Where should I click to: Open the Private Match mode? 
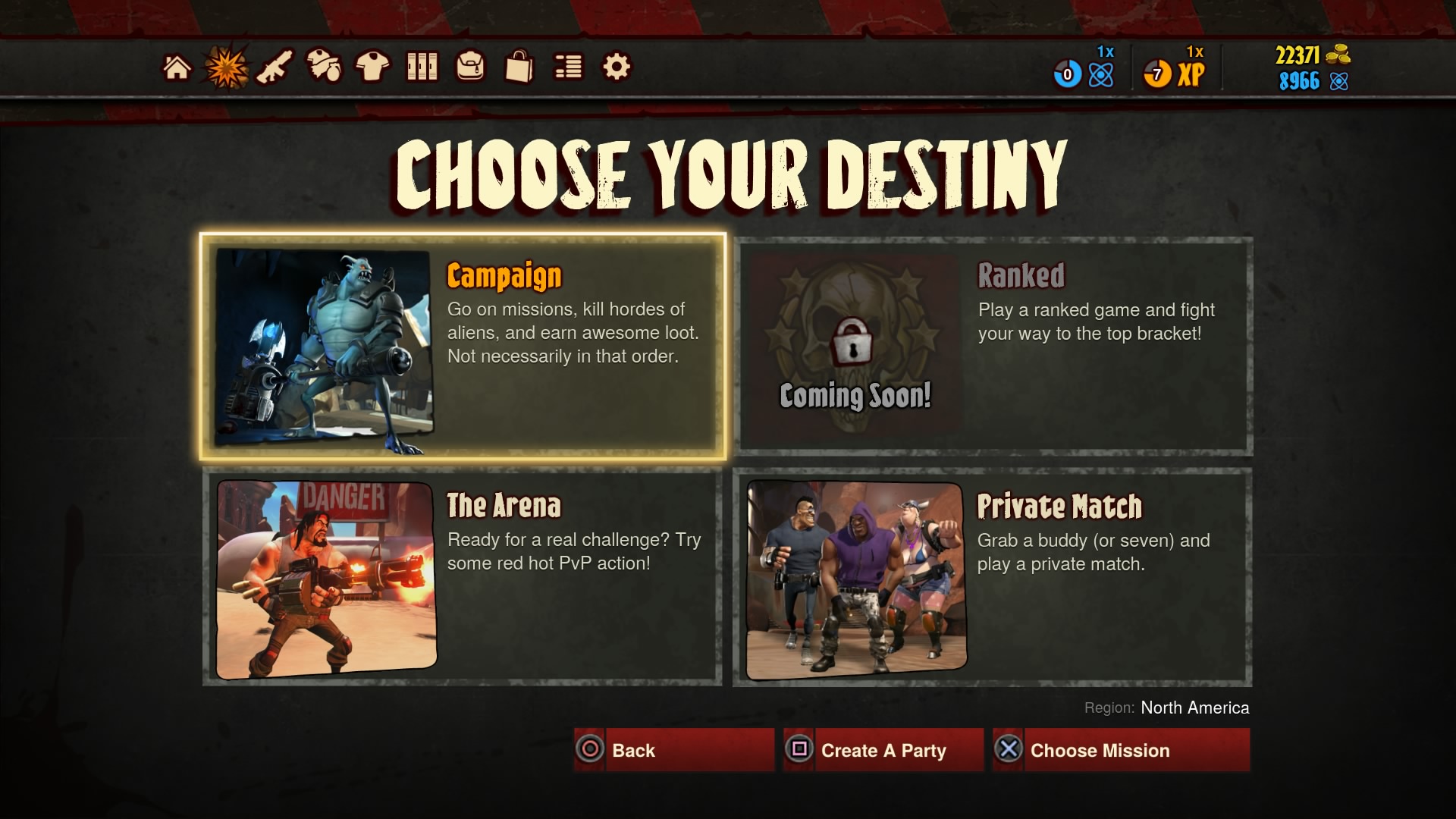pyautogui.click(x=994, y=576)
